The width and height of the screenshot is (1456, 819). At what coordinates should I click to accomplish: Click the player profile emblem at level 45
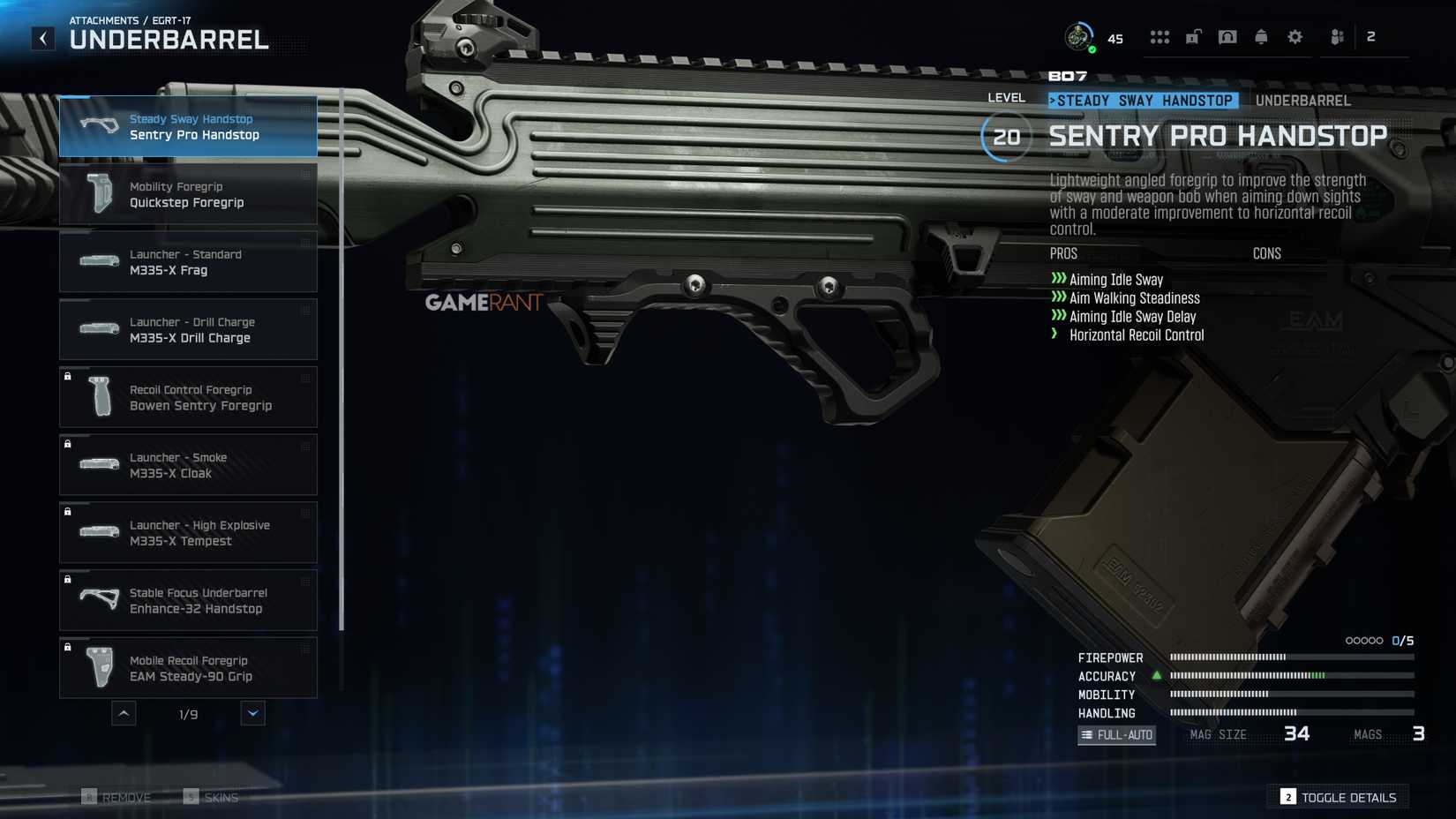tap(1078, 35)
